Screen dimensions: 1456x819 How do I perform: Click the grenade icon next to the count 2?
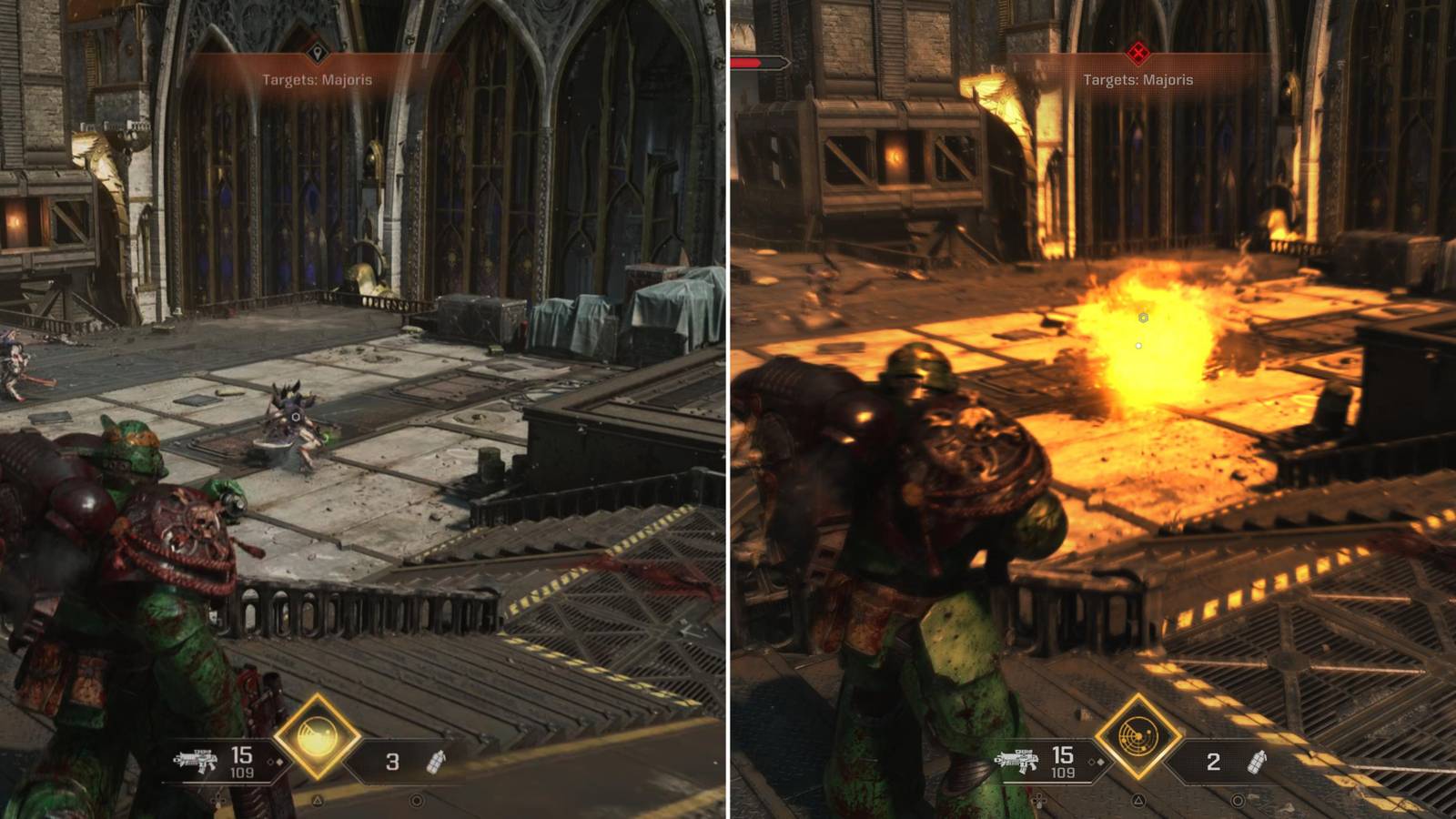tap(1256, 763)
